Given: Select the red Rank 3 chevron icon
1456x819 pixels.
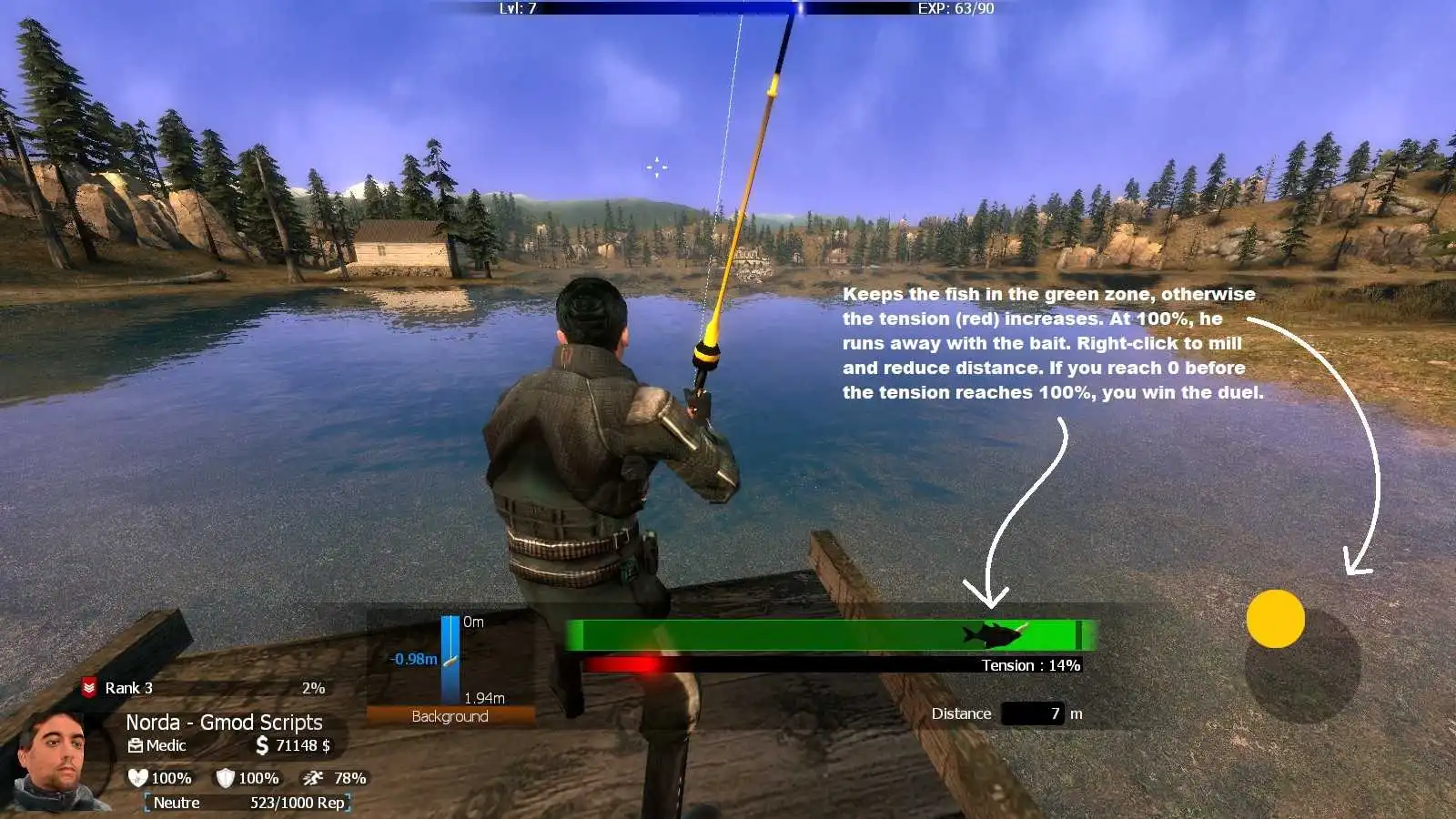Looking at the screenshot, I should coord(90,689).
